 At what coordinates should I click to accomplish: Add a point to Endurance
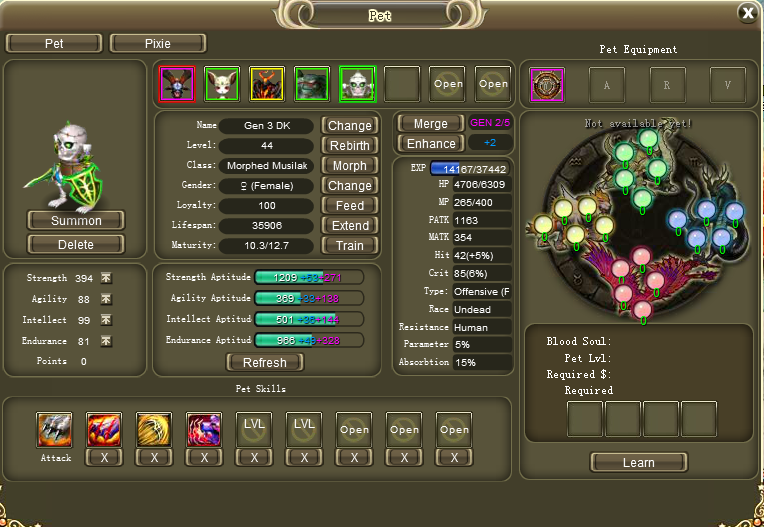point(106,341)
